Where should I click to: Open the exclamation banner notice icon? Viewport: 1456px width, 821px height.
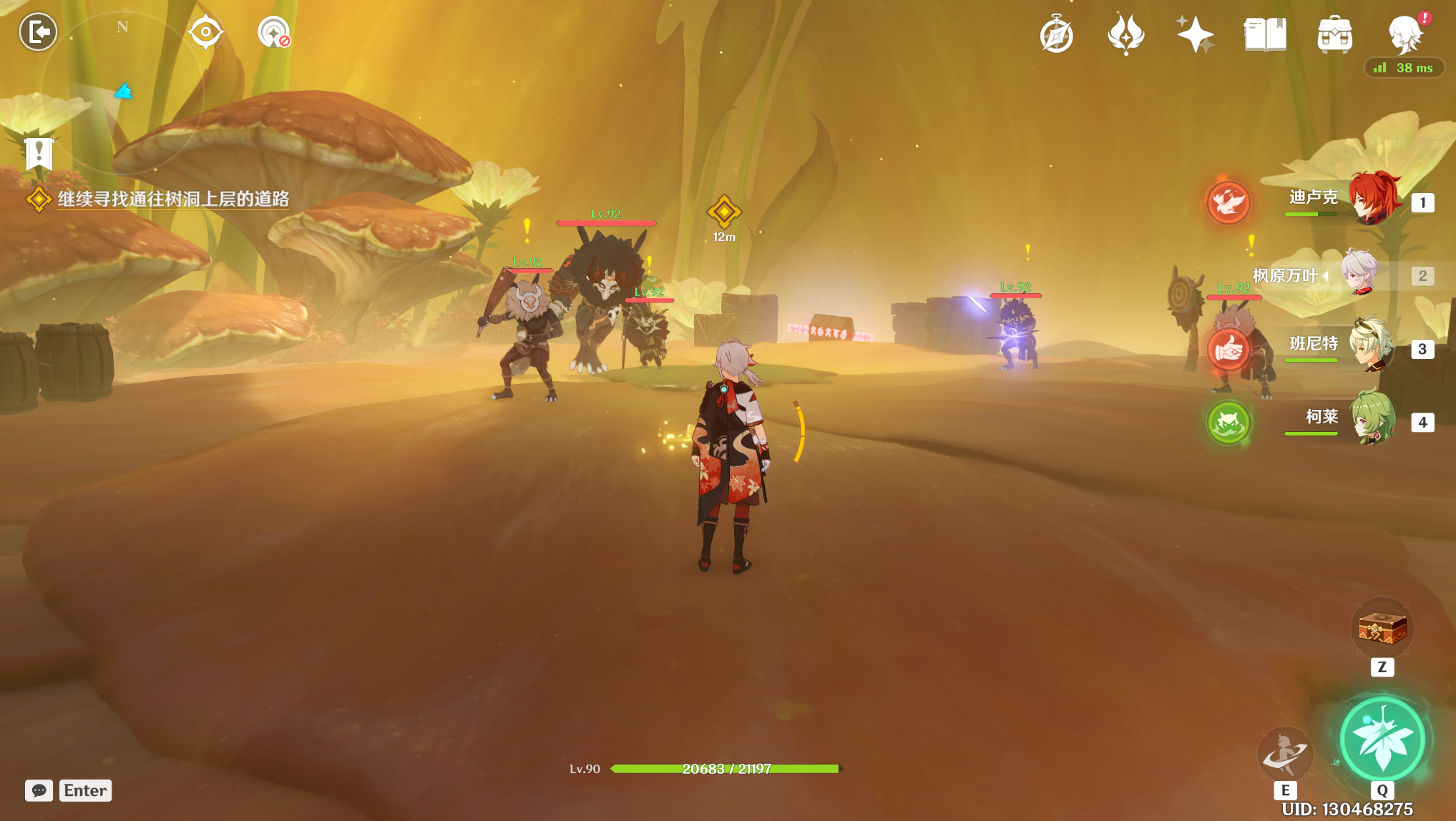pos(39,153)
